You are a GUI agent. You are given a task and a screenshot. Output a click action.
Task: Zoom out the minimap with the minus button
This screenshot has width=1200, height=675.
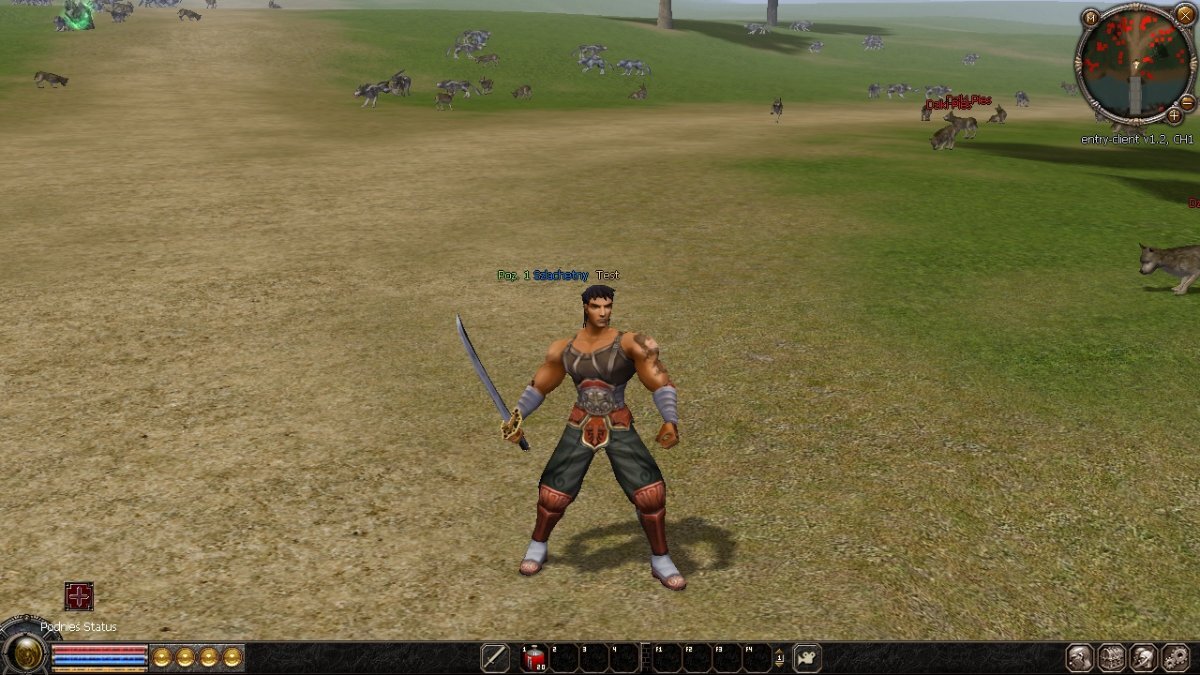coord(1187,102)
